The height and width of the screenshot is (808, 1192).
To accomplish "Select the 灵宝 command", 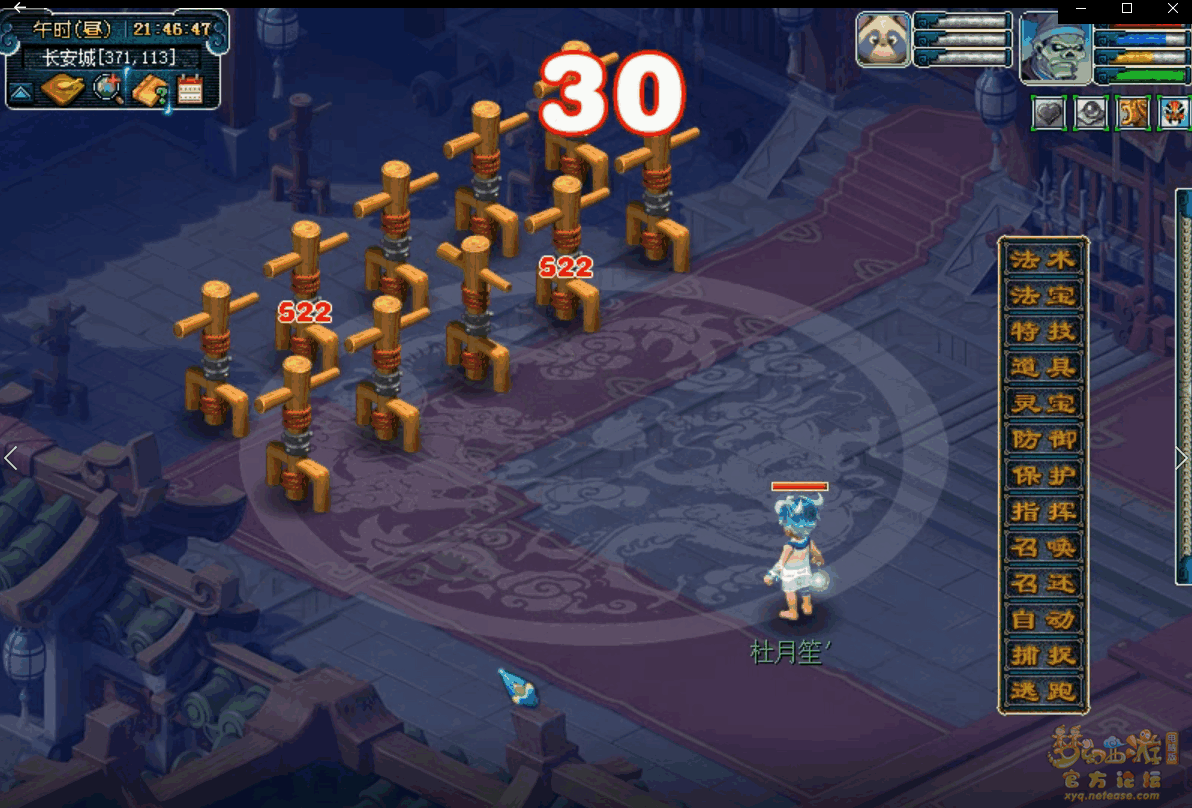I will click(1043, 404).
